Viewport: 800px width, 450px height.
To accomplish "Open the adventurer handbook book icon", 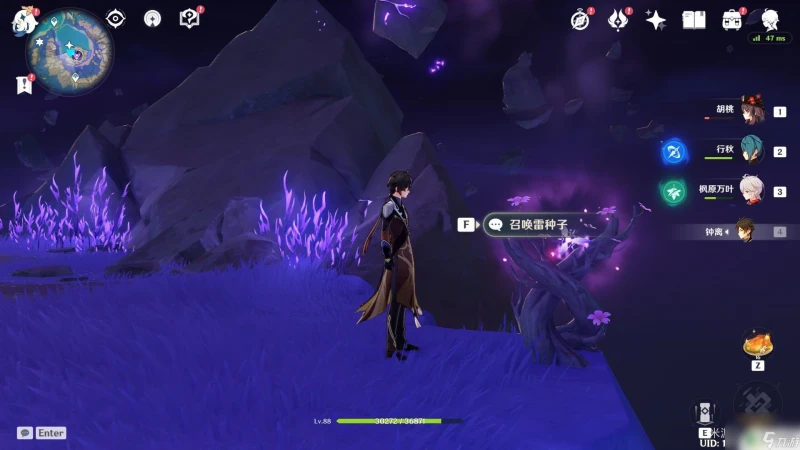I will pos(694,19).
